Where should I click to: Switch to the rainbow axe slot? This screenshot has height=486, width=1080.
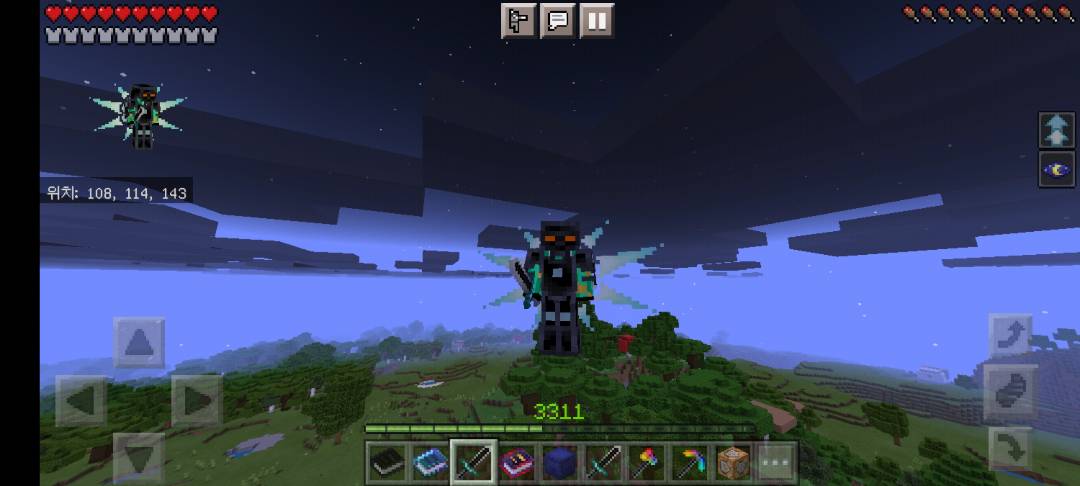pos(646,463)
